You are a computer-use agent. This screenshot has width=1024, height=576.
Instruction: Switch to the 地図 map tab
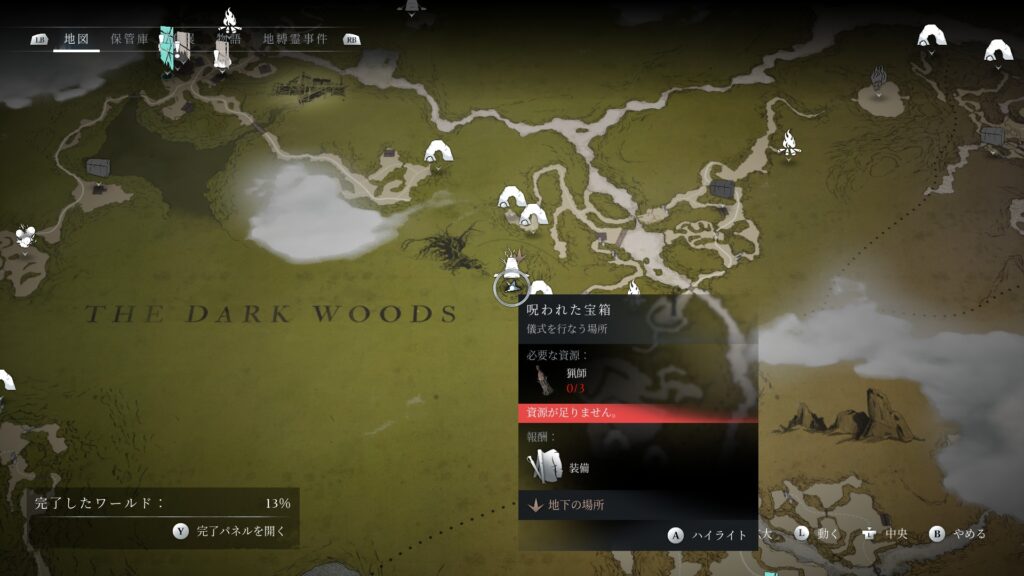click(76, 39)
